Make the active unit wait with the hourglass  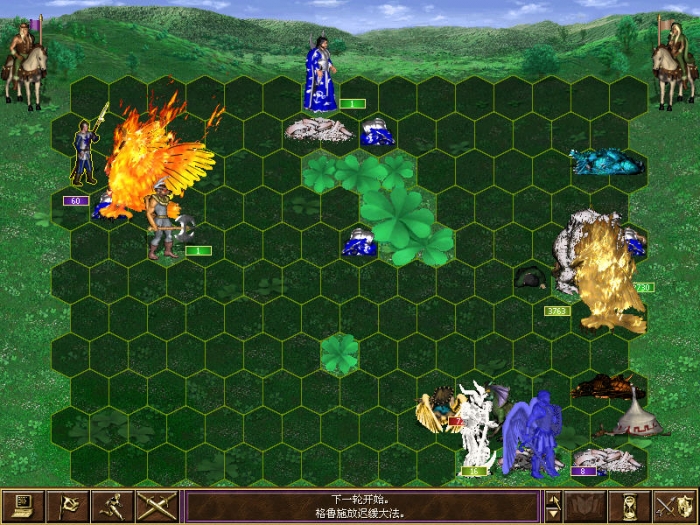tap(631, 506)
